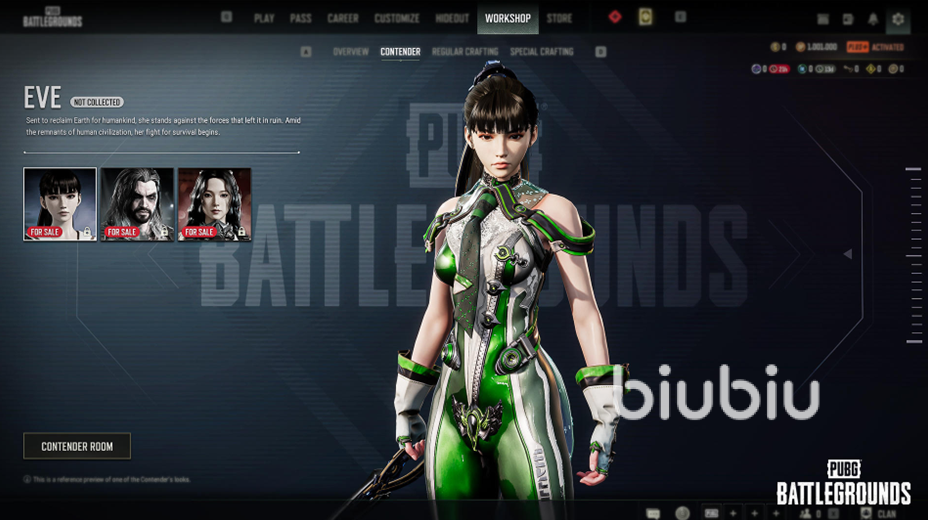
Task: Open the Career section
Action: pos(343,18)
